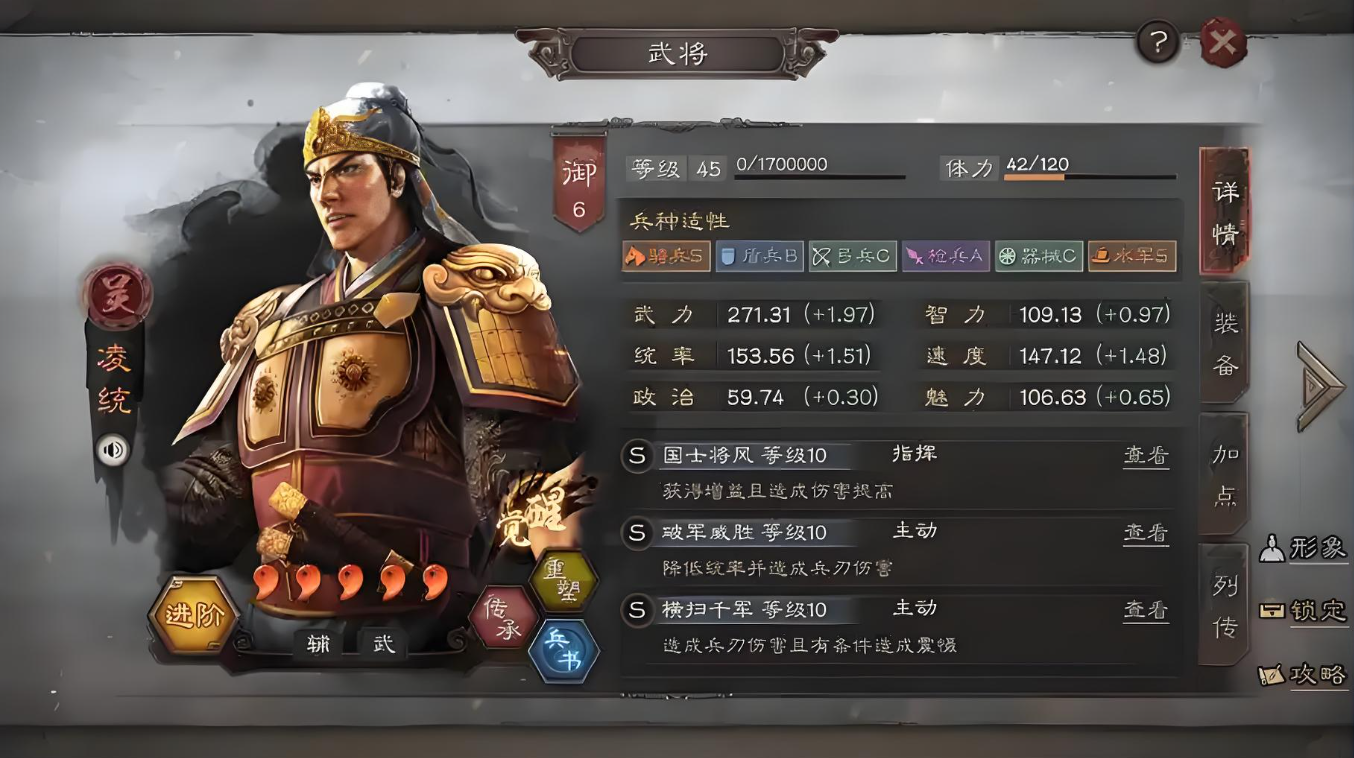Viewport: 1354px width, 758px height.
Task: Open the 形象 appearance customization icon
Action: [1304, 548]
